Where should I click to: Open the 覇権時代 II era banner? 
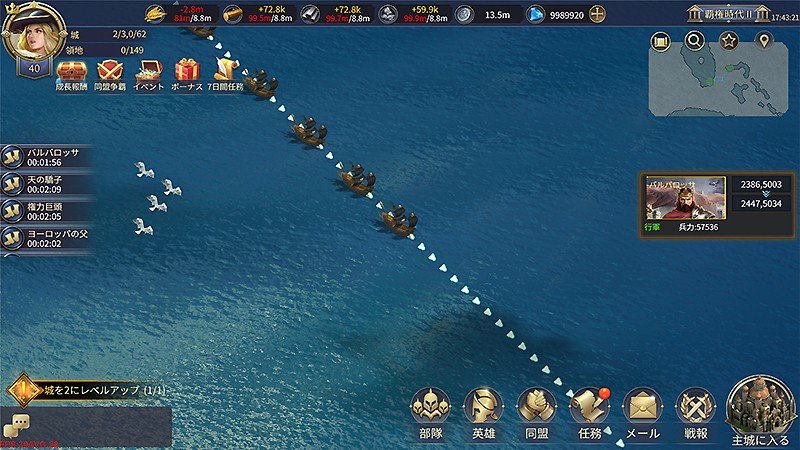726,14
